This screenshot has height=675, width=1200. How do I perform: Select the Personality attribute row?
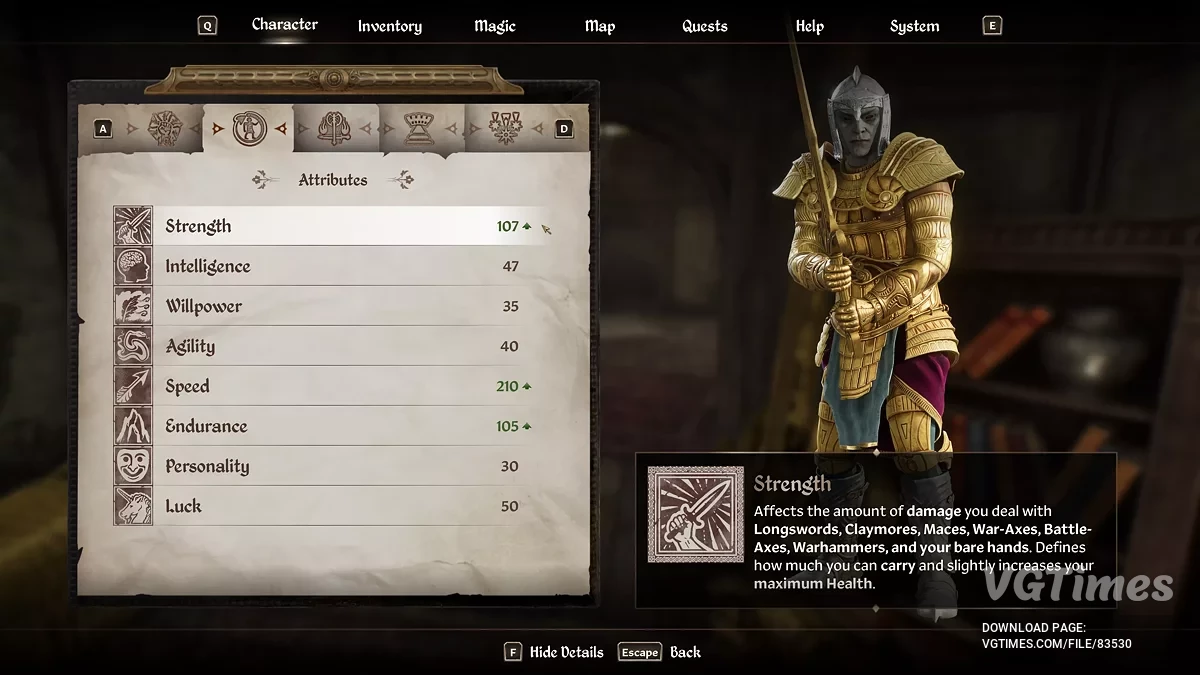[330, 466]
